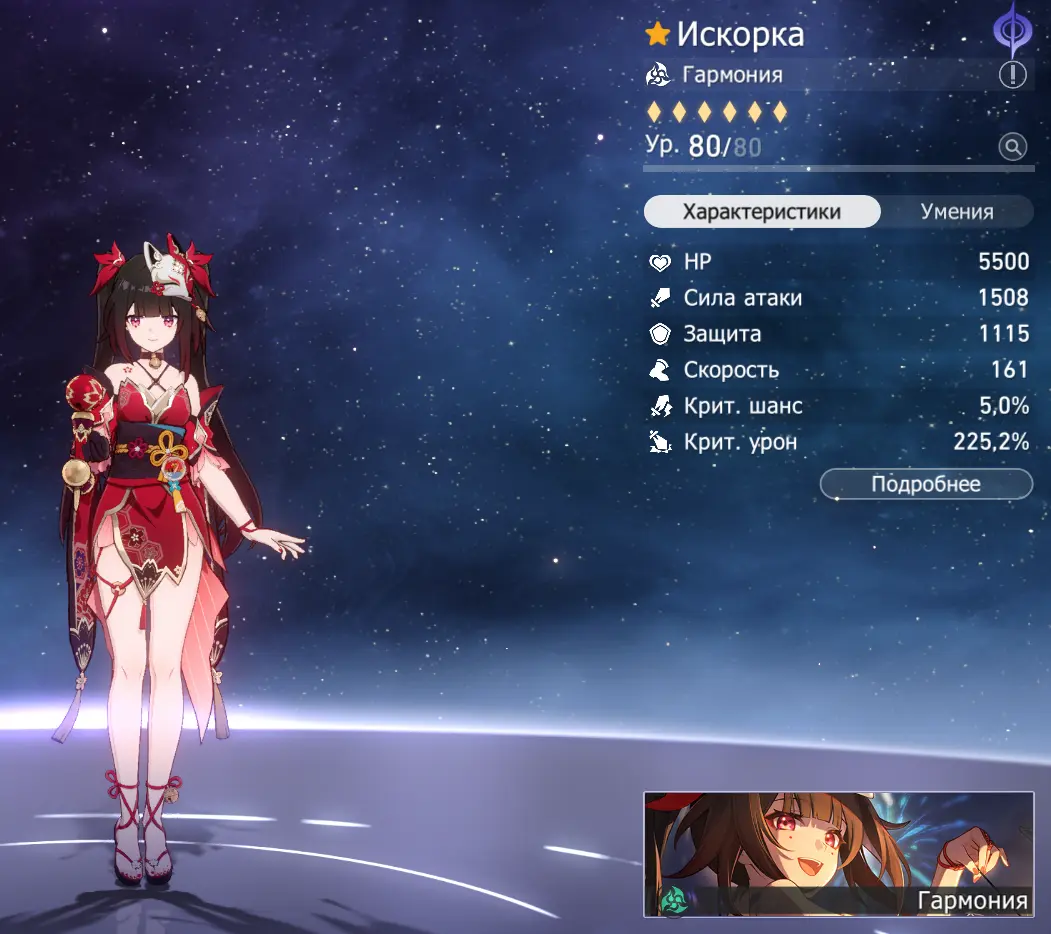Select the Характеристики tab
Image resolution: width=1051 pixels, height=934 pixels.
point(761,212)
